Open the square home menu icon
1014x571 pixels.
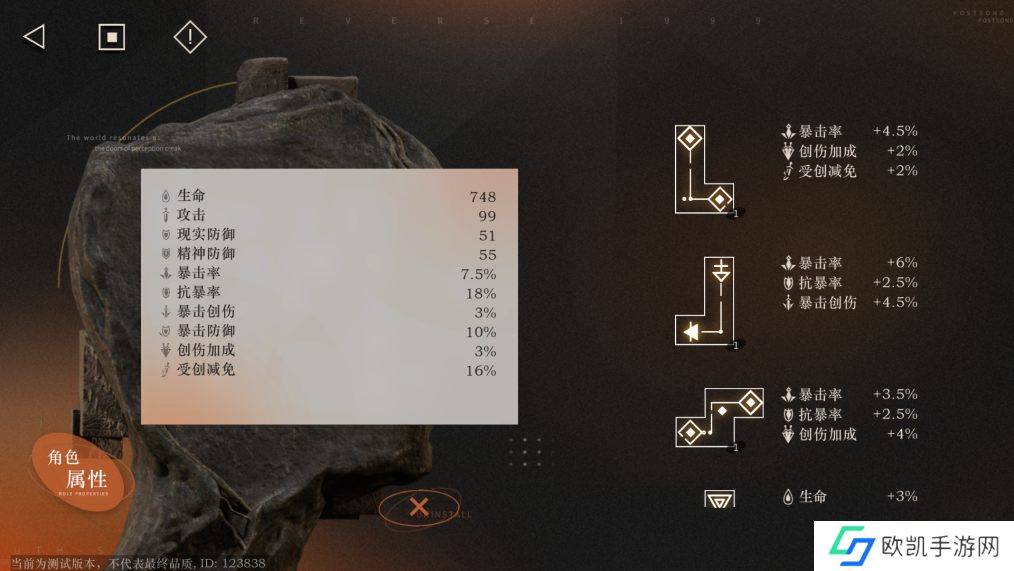coord(111,37)
